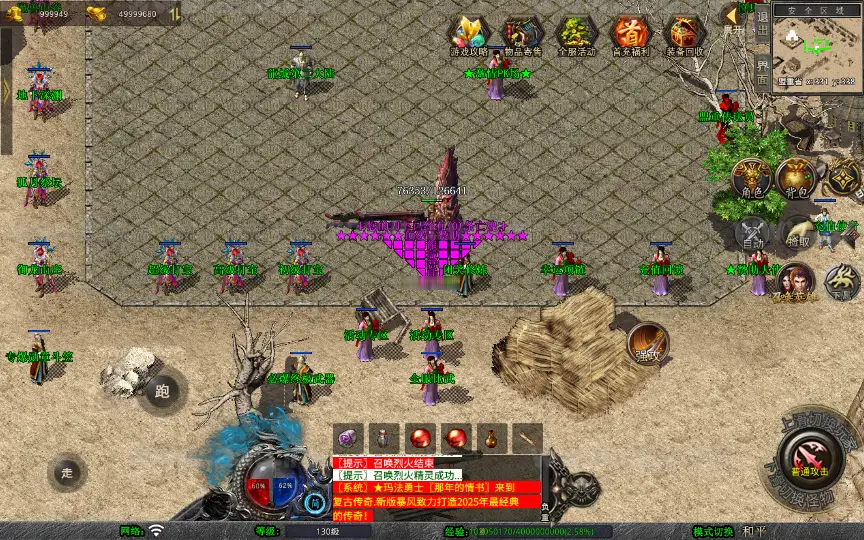The image size is (864, 540).
Task: Use the purple orb hotbar item
Action: [348, 438]
